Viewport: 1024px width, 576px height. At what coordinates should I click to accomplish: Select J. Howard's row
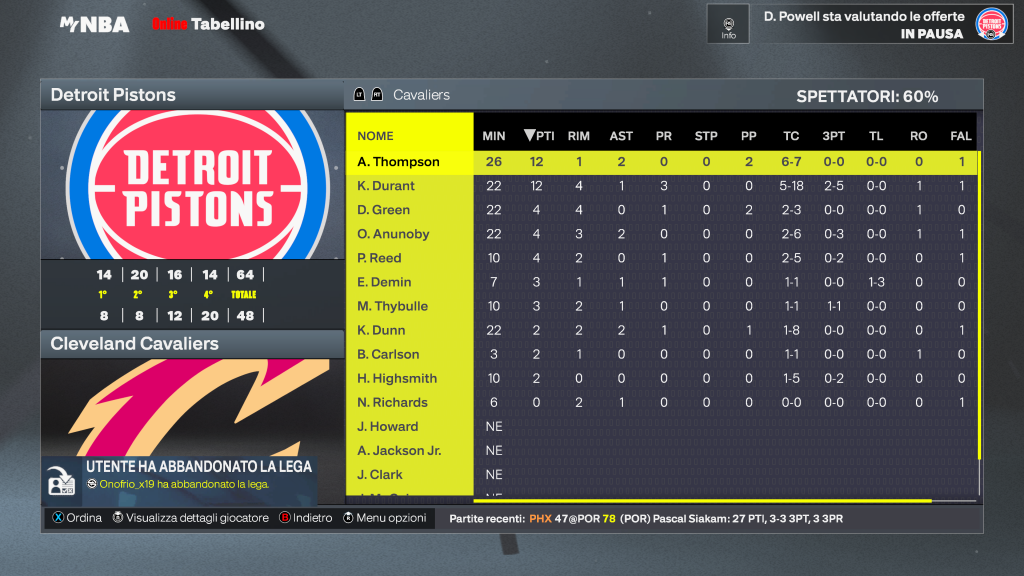tap(387, 426)
